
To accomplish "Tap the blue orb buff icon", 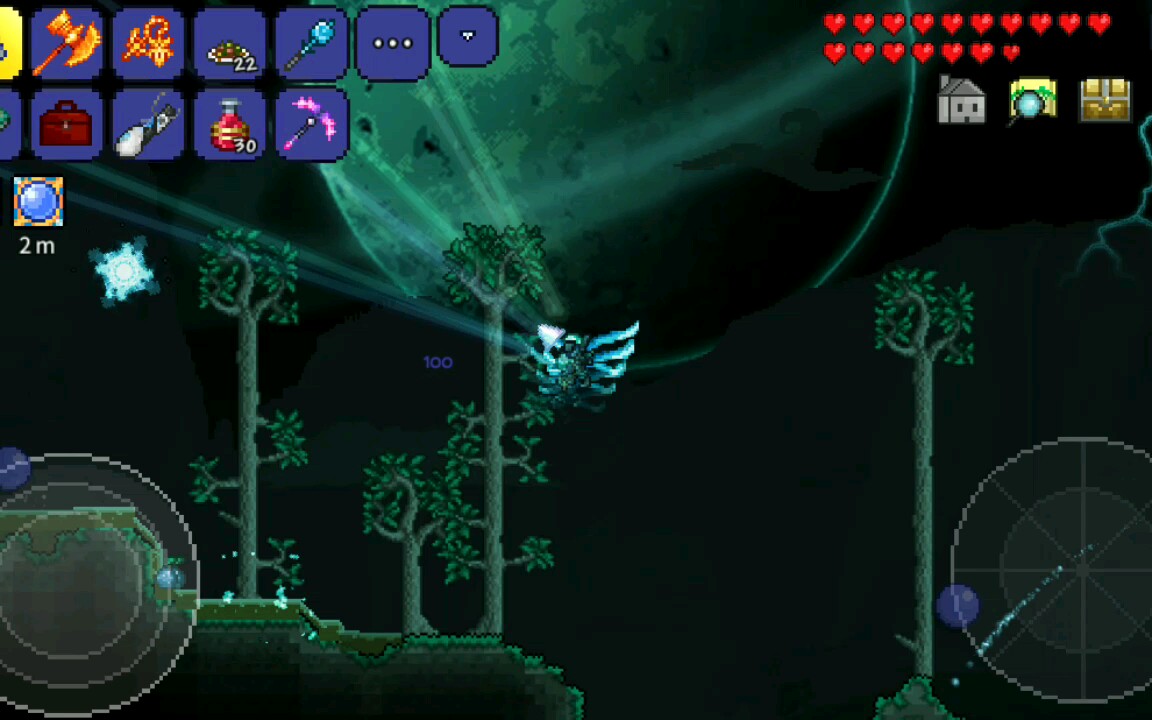I will tap(38, 202).
